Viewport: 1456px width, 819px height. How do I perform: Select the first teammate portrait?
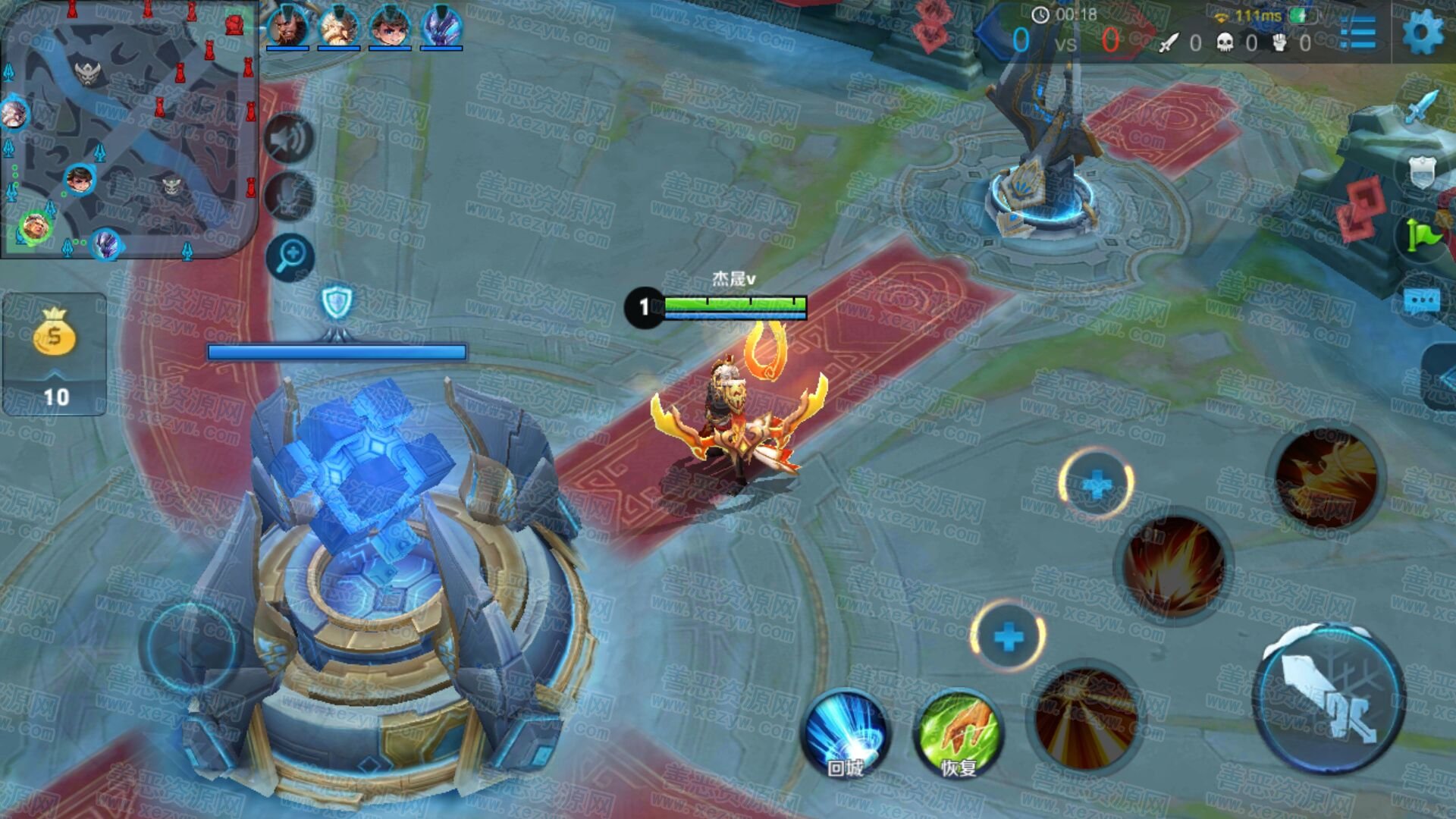click(x=287, y=27)
